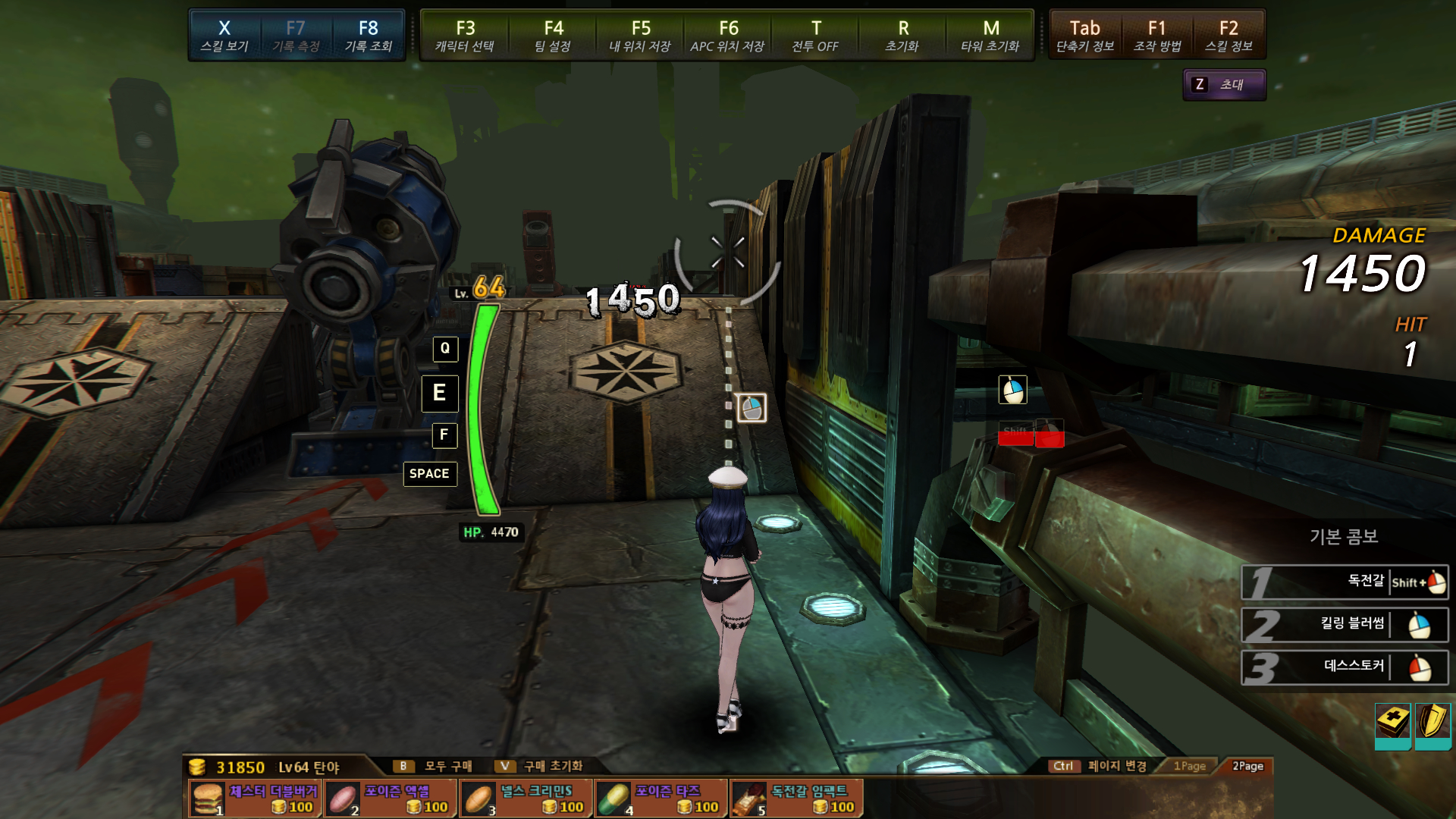Choose the 독전갈 임팩트 item slot

[796, 799]
